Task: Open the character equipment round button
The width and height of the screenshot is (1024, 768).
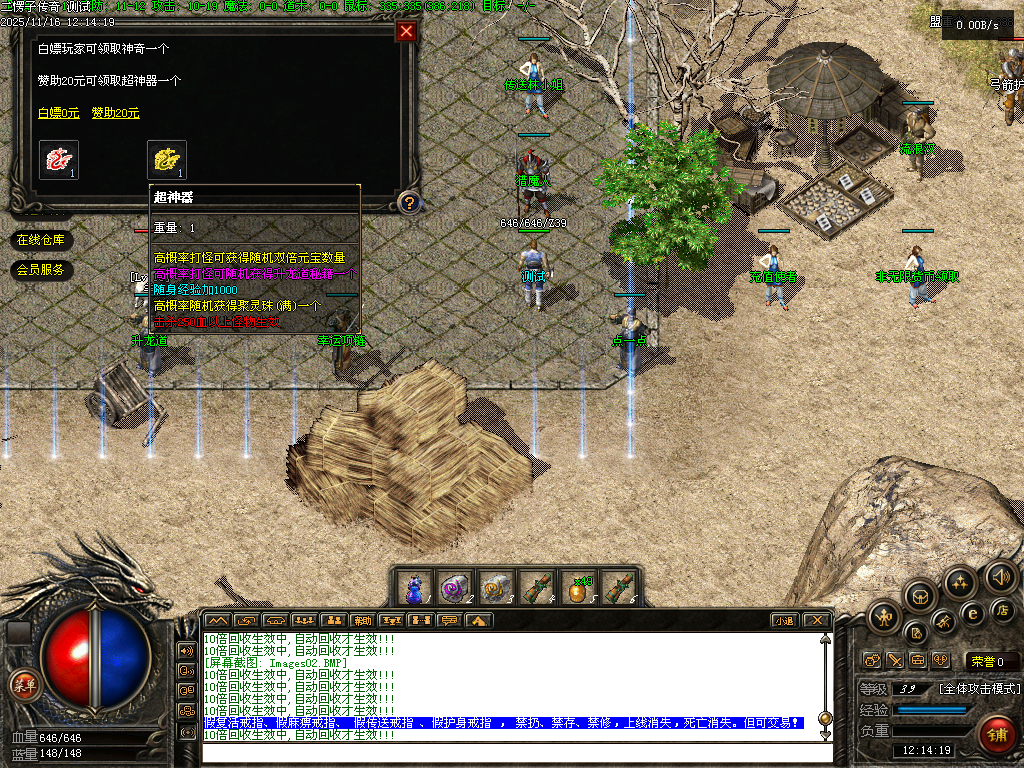Action: tap(884, 617)
